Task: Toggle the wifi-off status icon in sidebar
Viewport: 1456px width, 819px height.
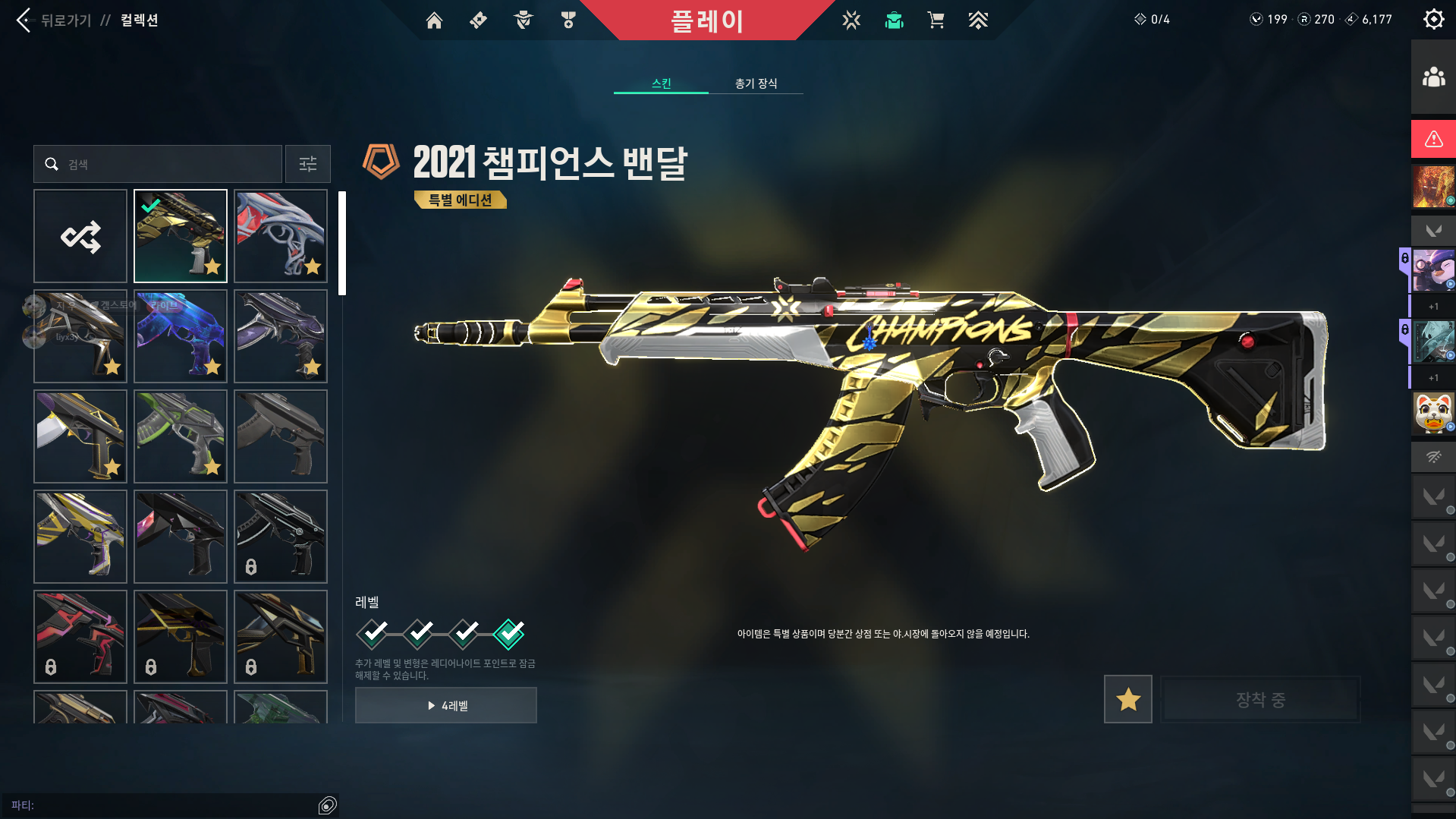Action: [1432, 457]
